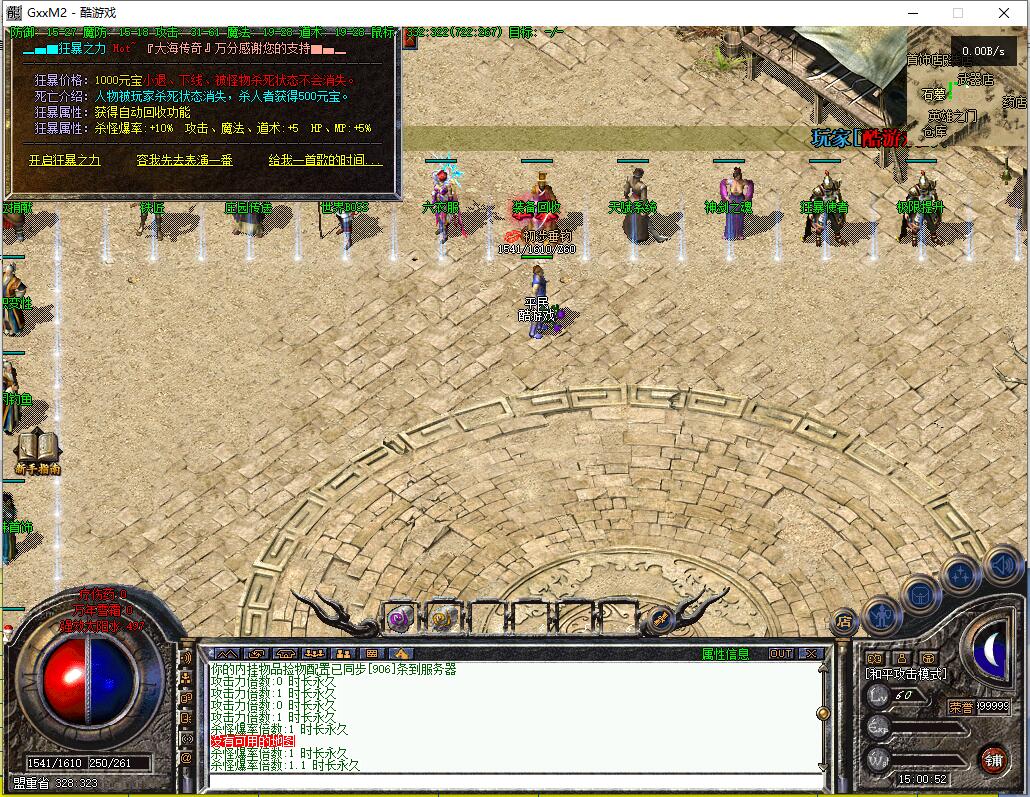Select the 给我一首歌的时间 reply option
Image resolution: width=1030 pixels, height=797 pixels.
coord(325,160)
